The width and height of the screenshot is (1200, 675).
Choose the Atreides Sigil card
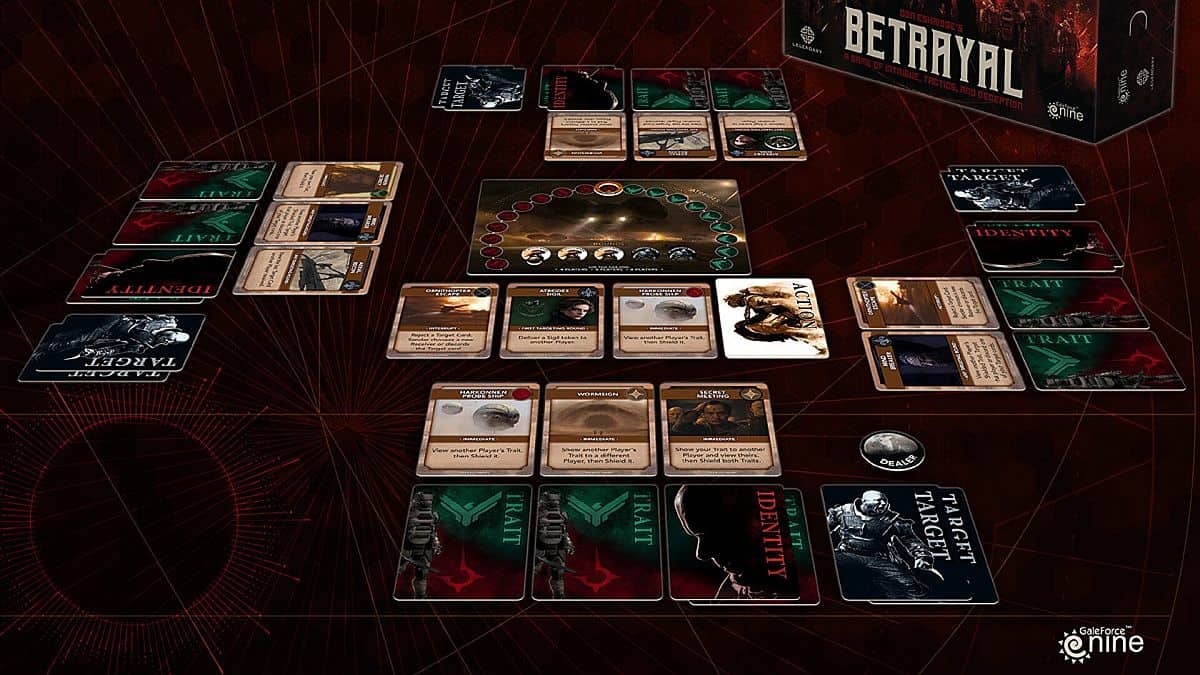554,320
